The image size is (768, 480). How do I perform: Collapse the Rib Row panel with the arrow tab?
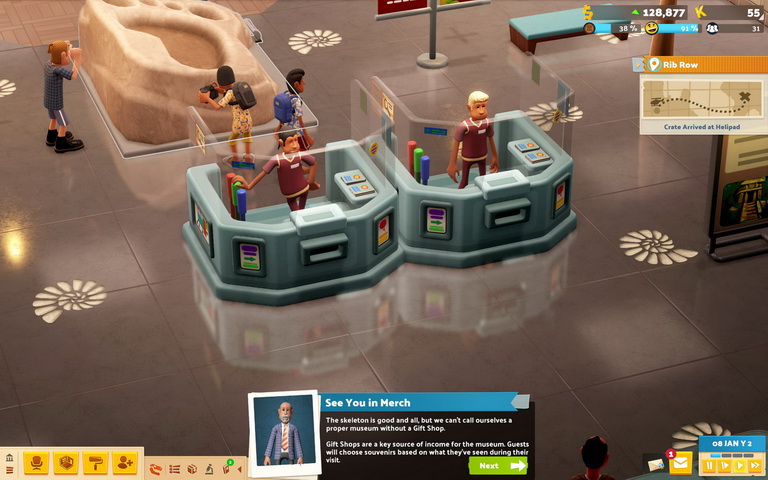[636, 65]
